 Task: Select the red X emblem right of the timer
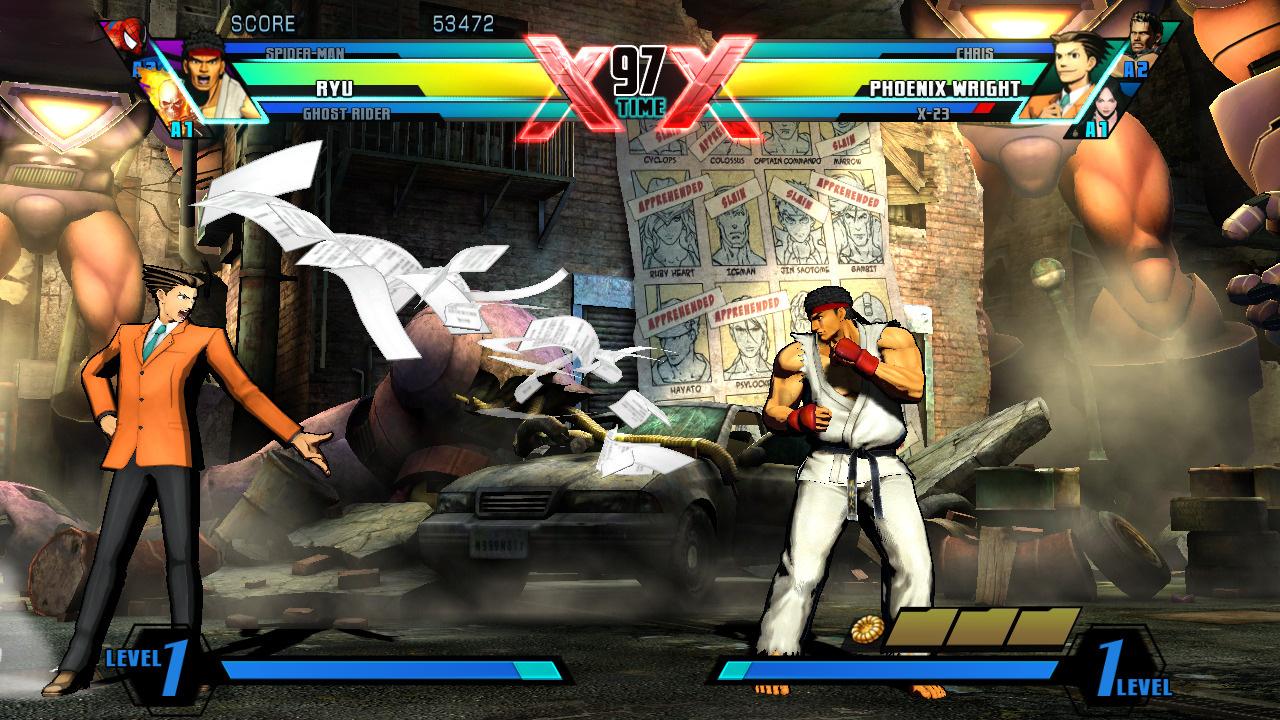[706, 77]
